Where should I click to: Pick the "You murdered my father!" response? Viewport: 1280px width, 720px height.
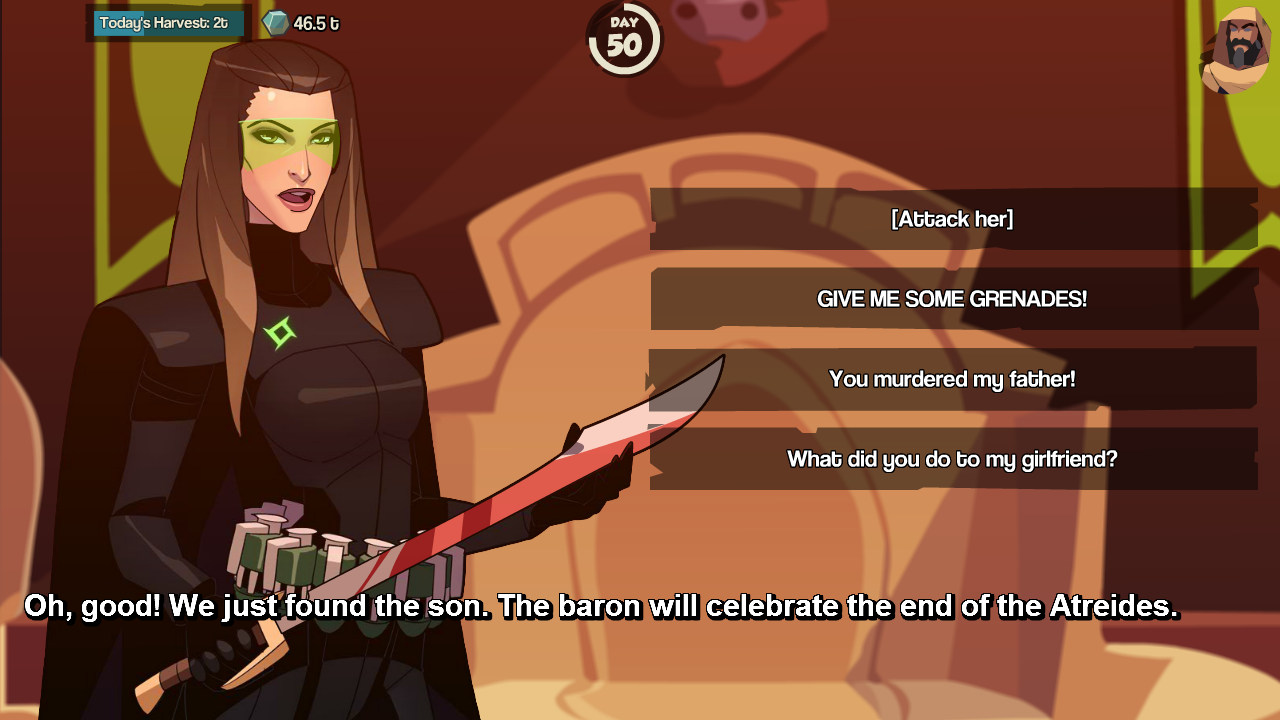coord(952,380)
